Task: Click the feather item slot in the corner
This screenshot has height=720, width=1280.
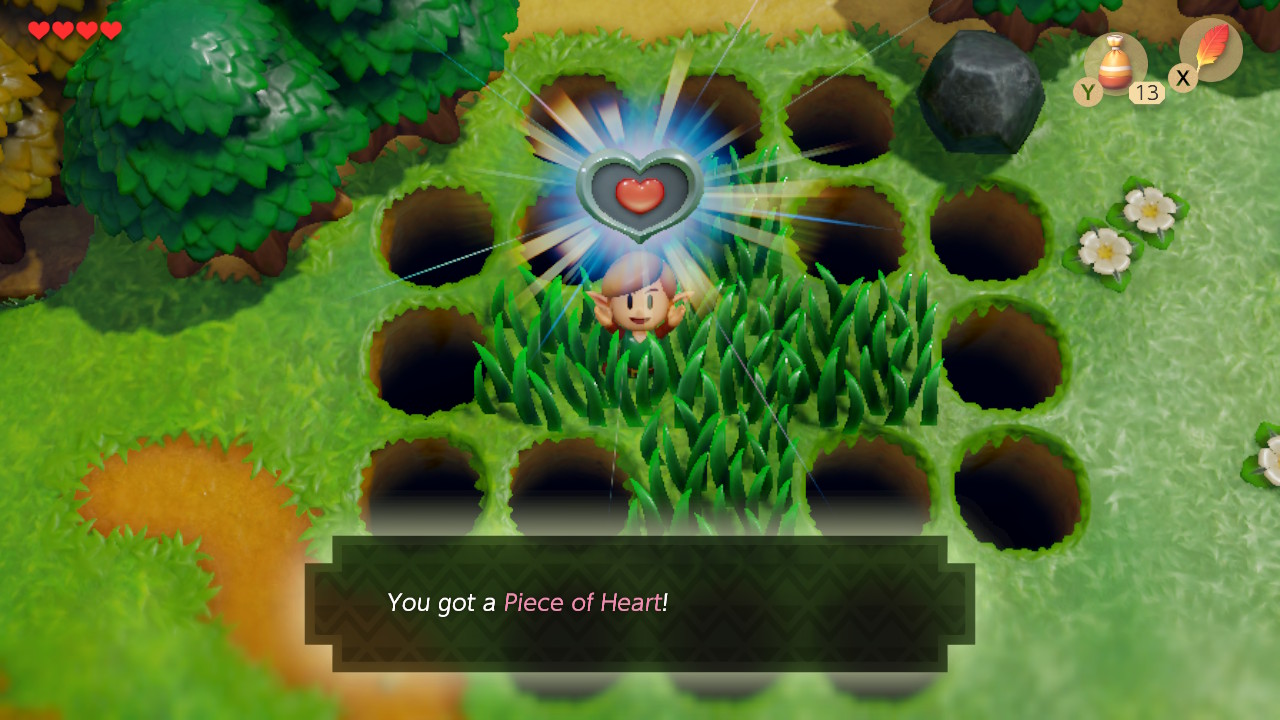Action: 1209,50
